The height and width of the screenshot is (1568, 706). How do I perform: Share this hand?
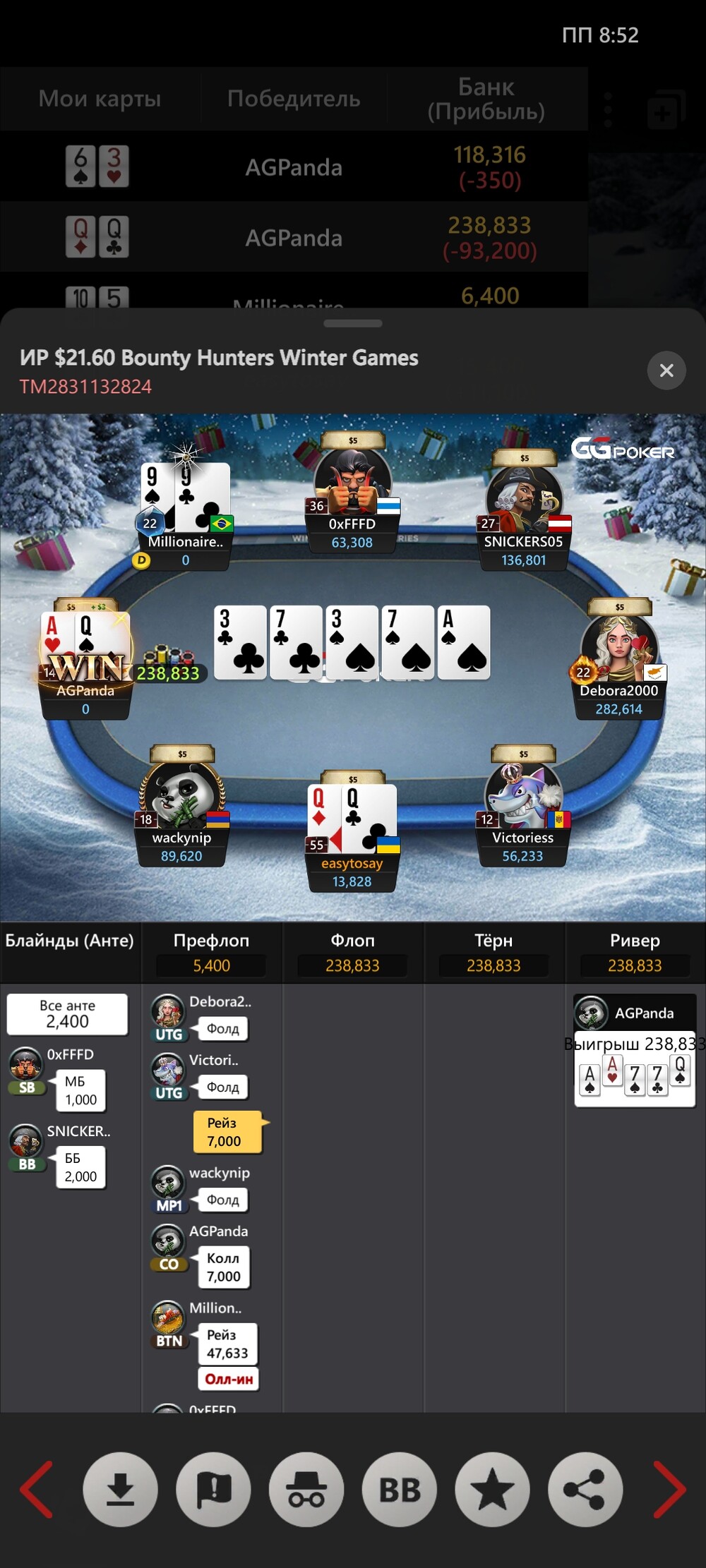pyautogui.click(x=585, y=1489)
